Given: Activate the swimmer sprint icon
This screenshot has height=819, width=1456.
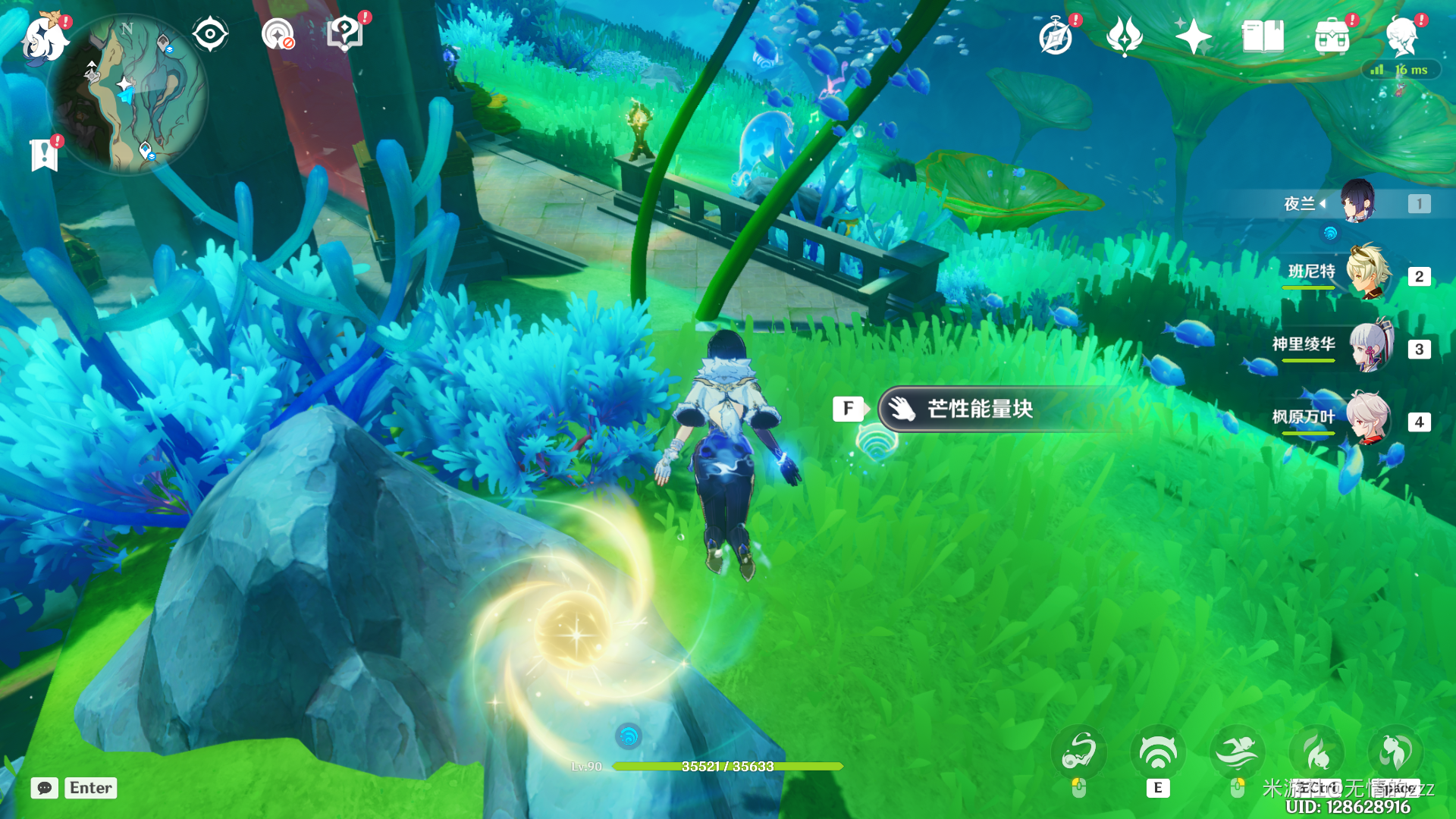Looking at the screenshot, I should tap(1238, 752).
